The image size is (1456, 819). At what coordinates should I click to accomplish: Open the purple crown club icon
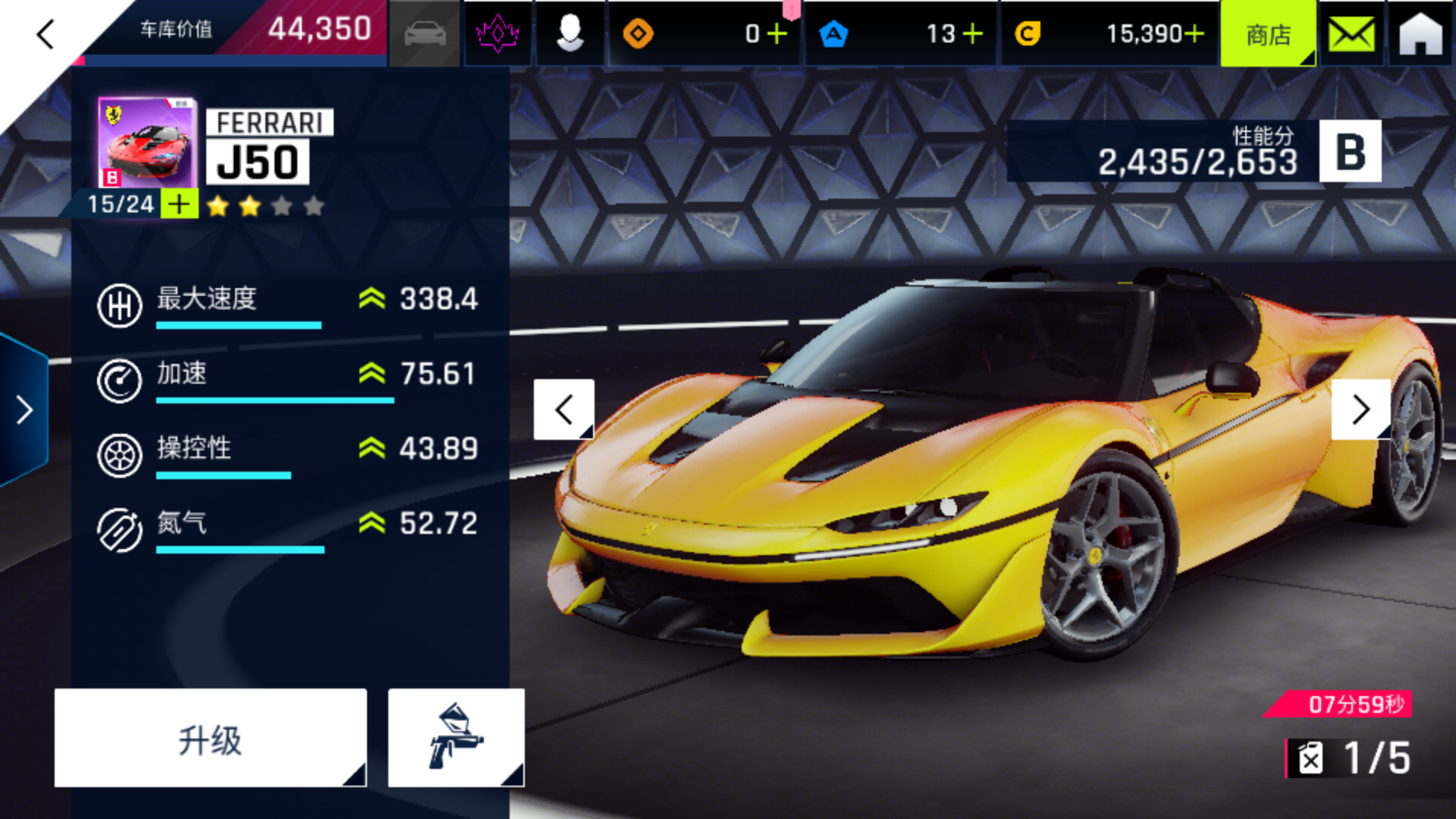pyautogui.click(x=497, y=34)
